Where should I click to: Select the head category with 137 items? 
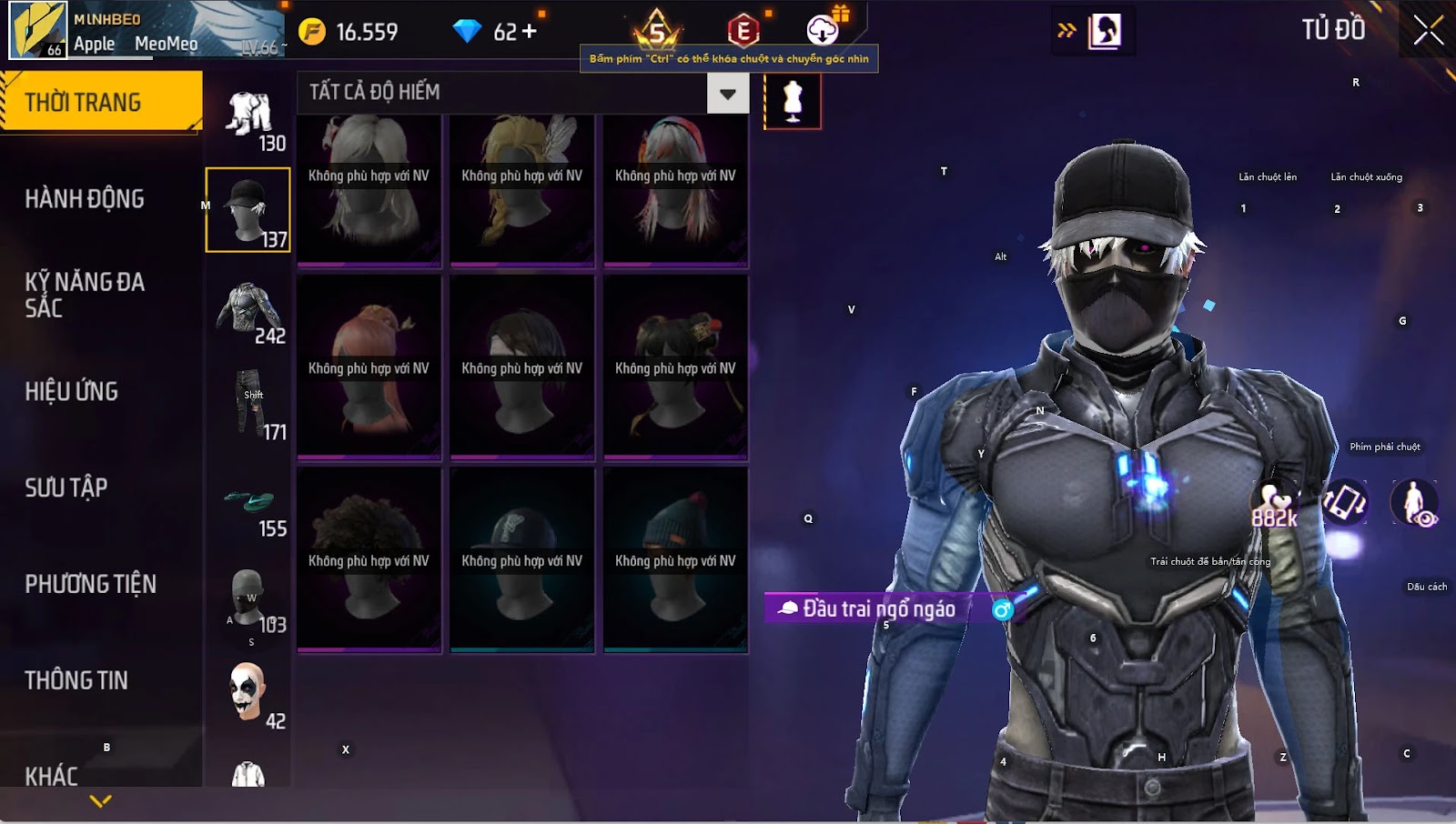pyautogui.click(x=248, y=209)
